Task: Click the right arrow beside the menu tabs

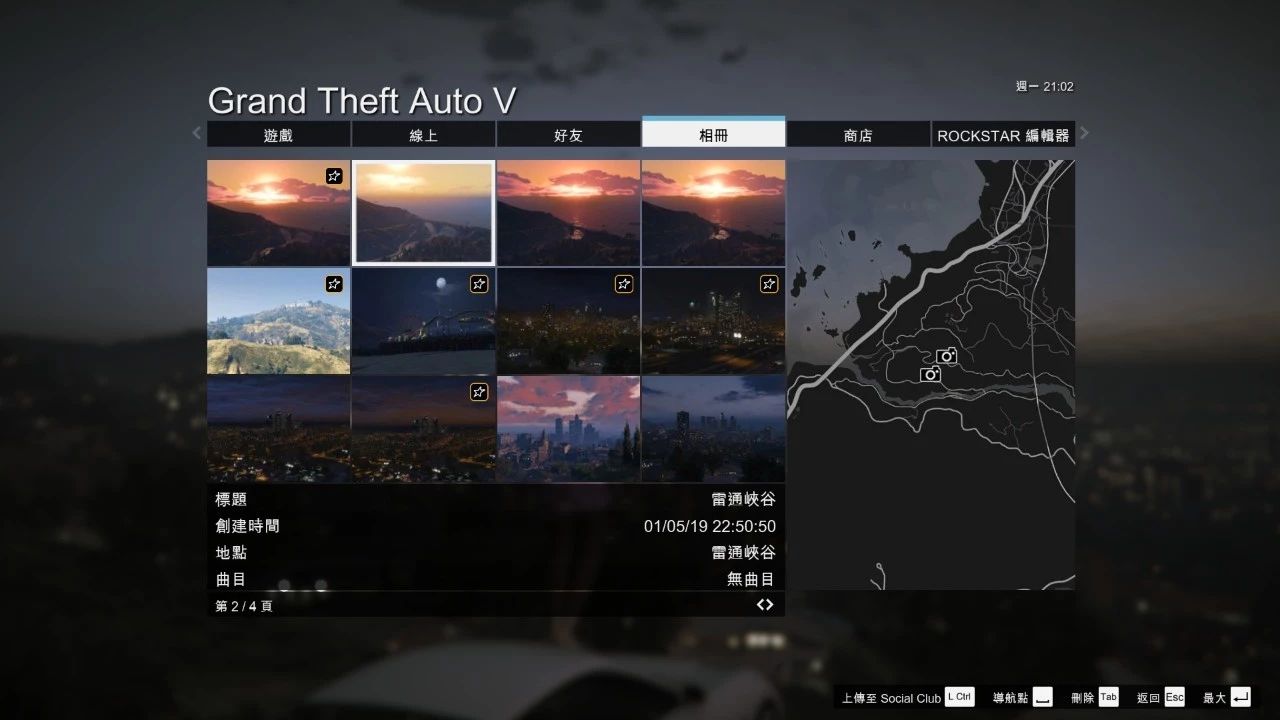Action: [x=1084, y=133]
